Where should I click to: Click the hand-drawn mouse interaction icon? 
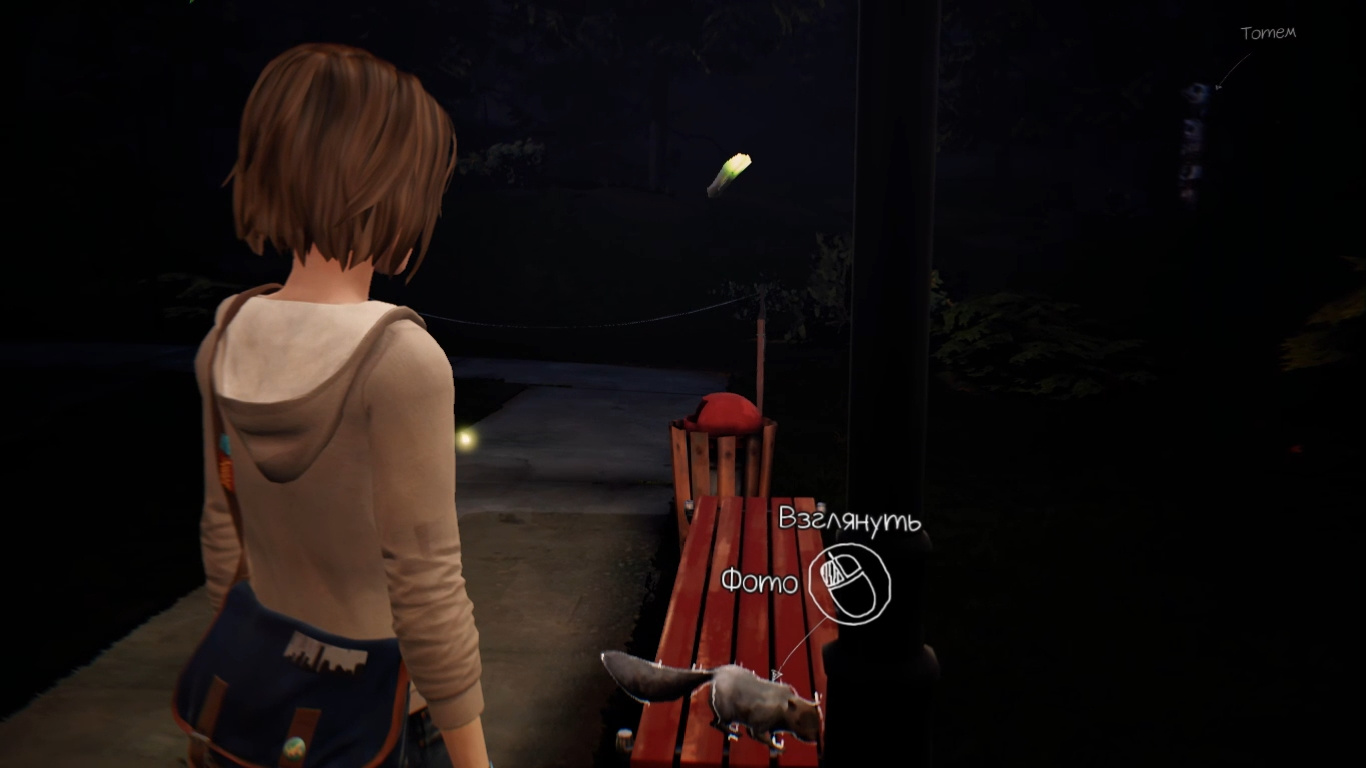click(849, 581)
